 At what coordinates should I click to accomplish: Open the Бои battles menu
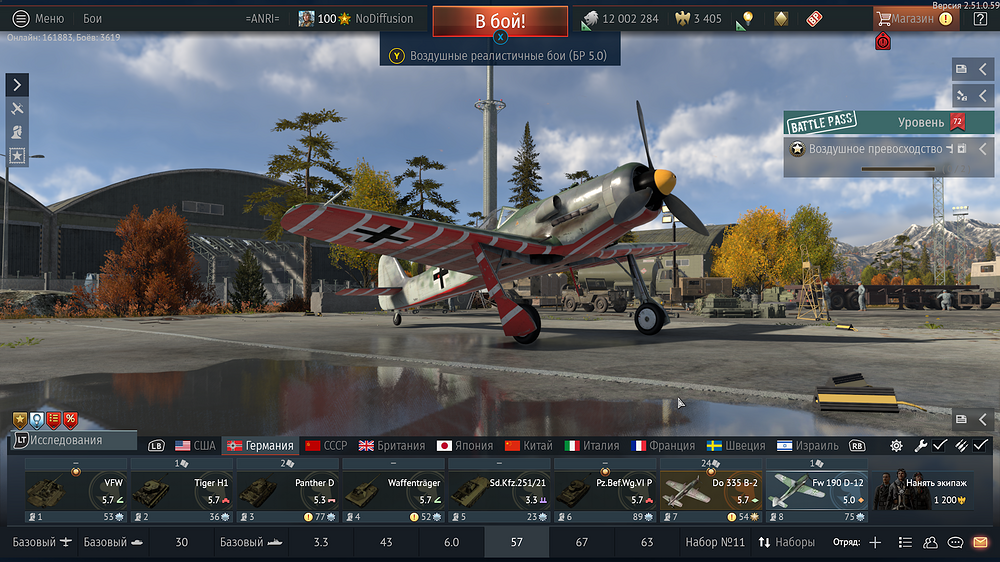[x=92, y=18]
